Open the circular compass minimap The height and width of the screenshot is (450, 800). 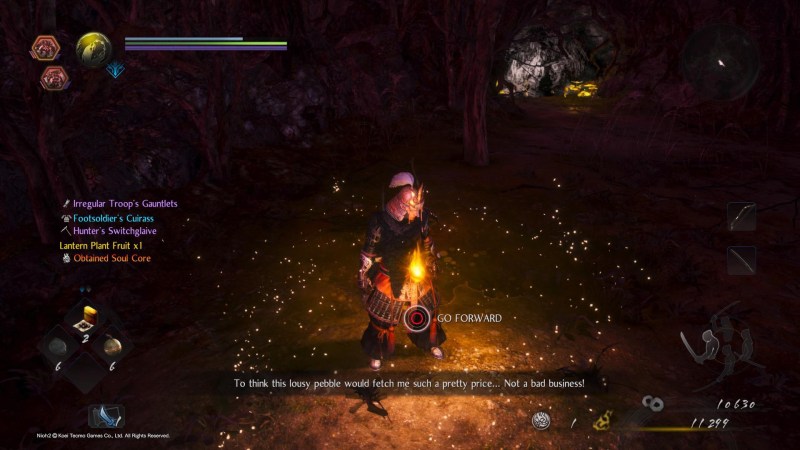pyautogui.click(x=719, y=62)
